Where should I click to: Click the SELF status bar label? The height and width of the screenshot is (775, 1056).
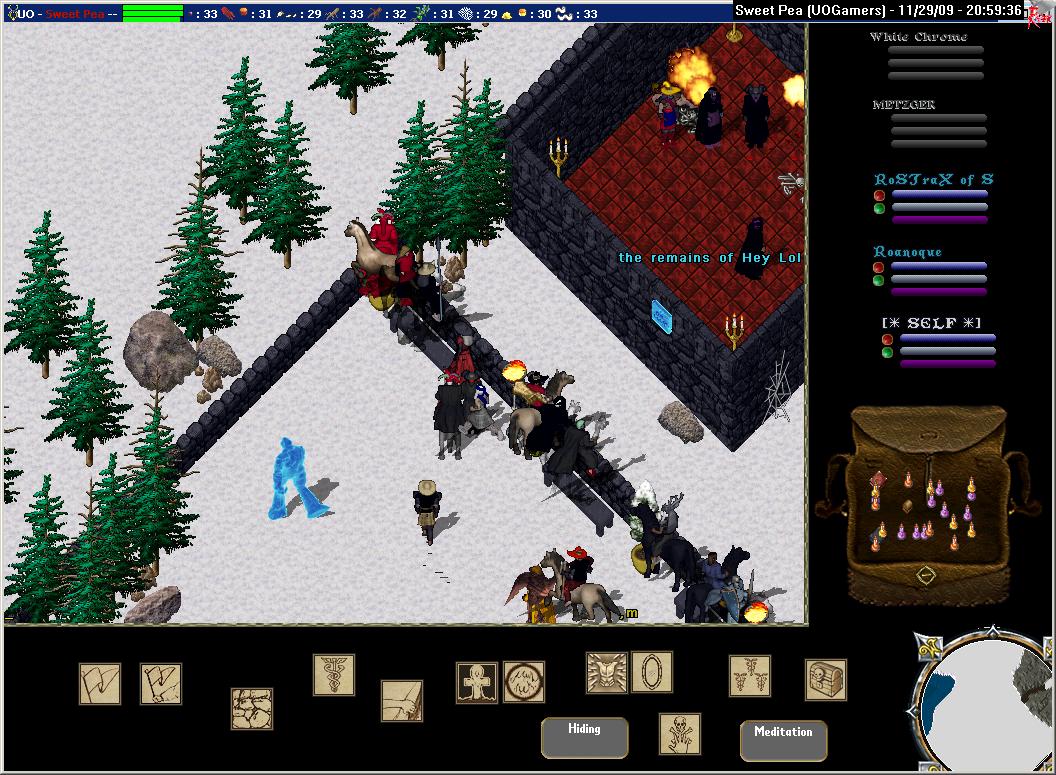click(930, 321)
